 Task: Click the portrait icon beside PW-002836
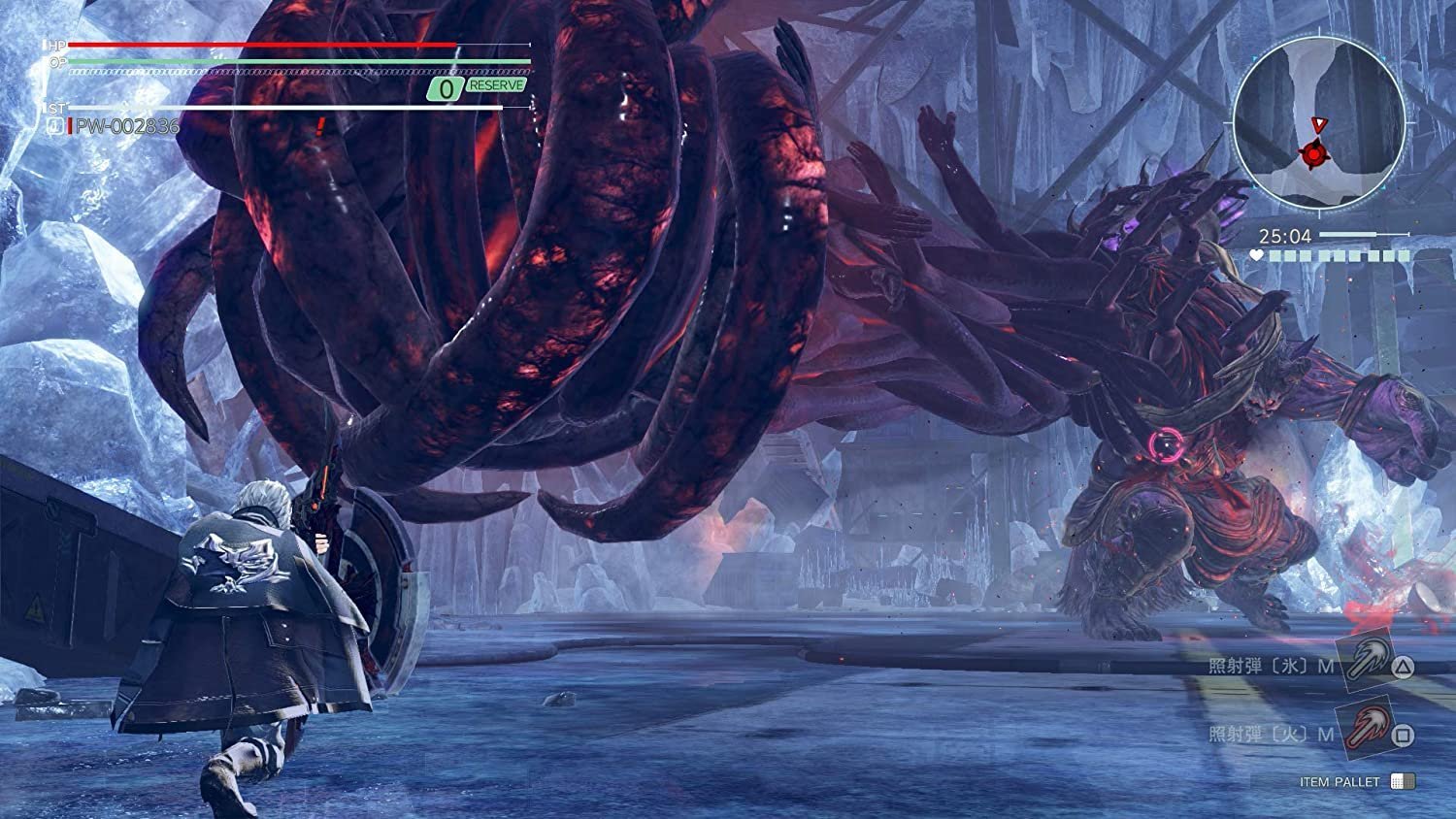(x=53, y=124)
